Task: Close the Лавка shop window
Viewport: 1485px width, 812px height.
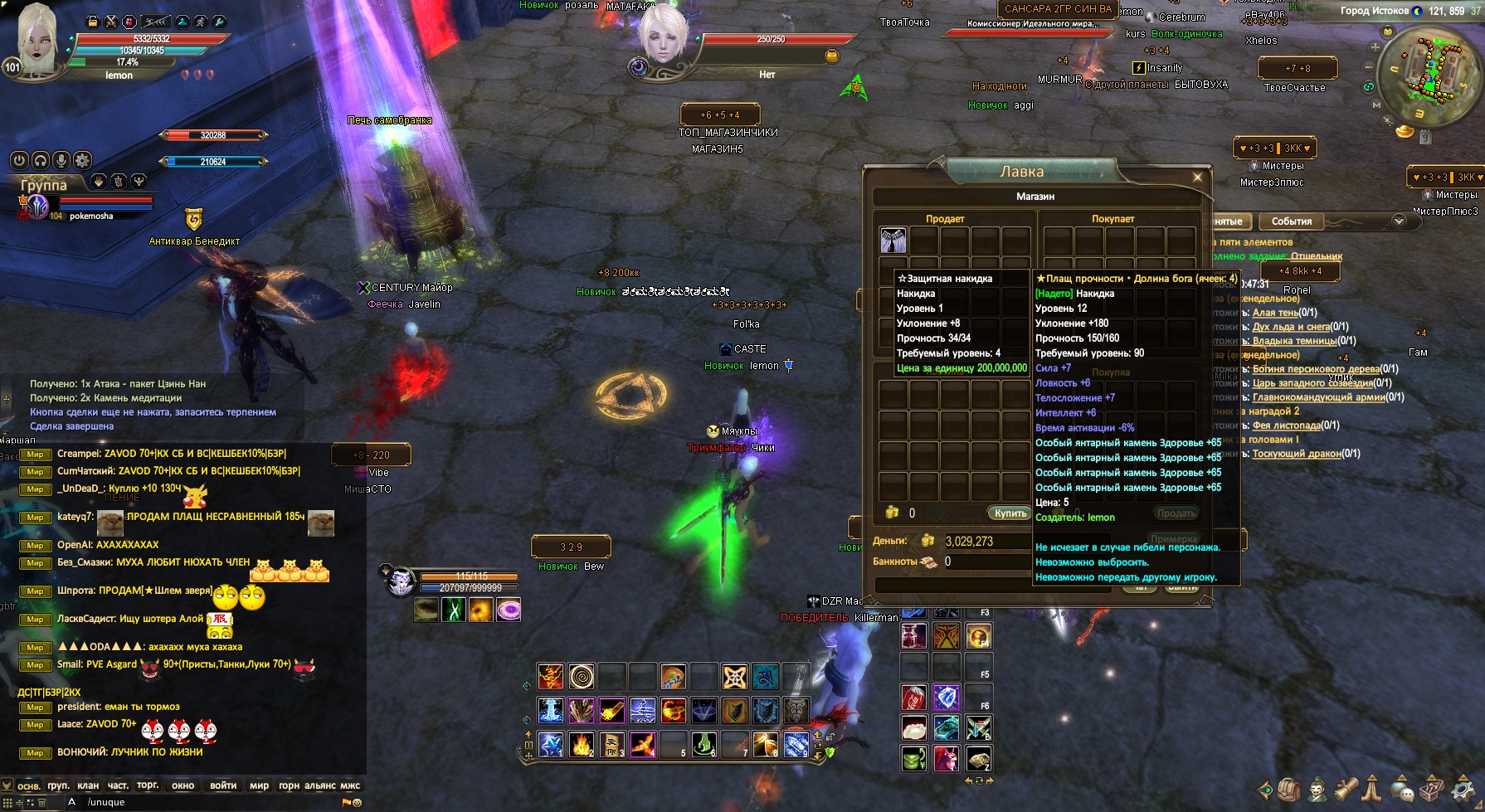Action: 1197,177
